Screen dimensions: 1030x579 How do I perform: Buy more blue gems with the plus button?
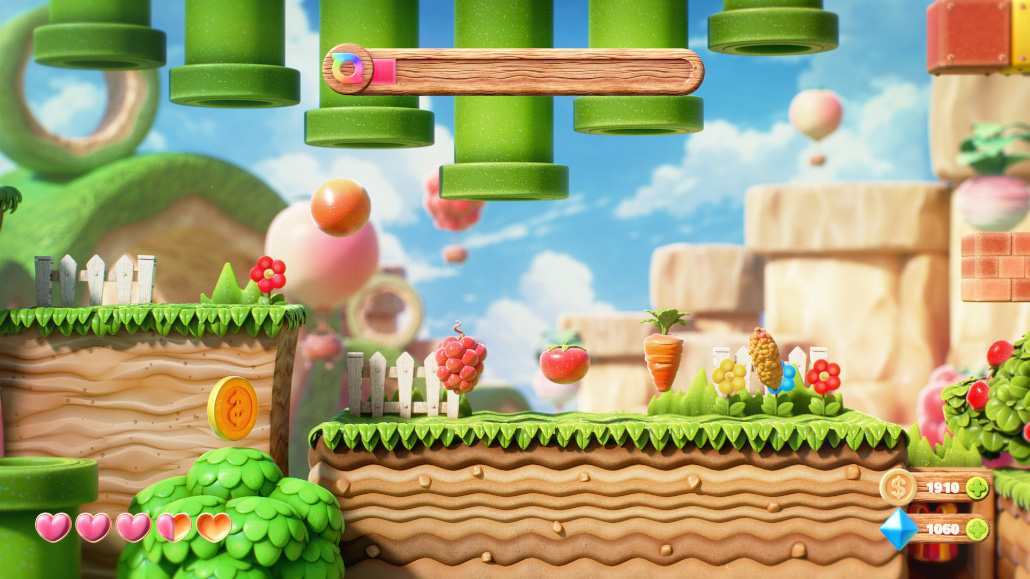pos(977,529)
